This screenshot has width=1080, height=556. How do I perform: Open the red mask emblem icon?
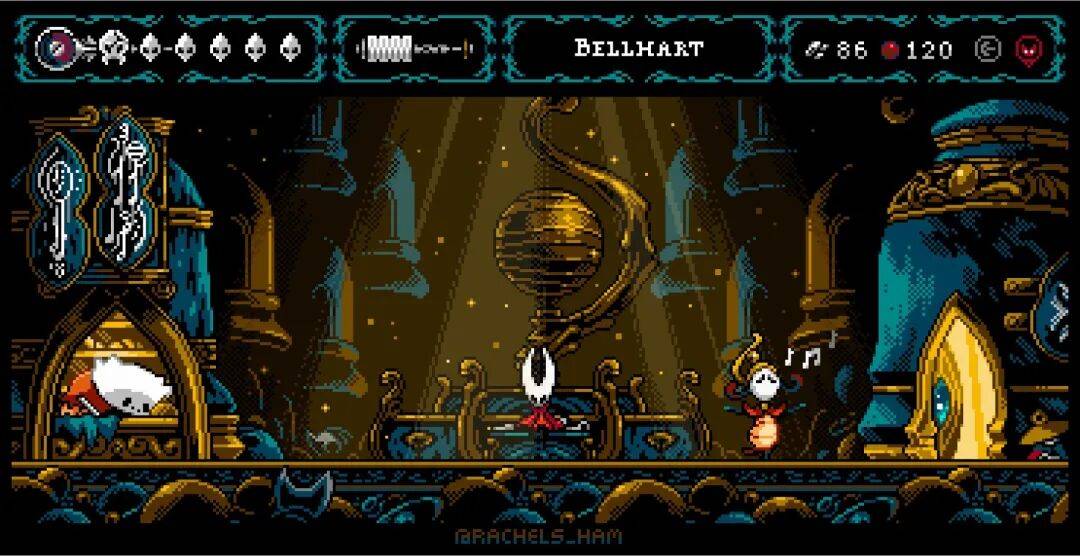point(1026,49)
